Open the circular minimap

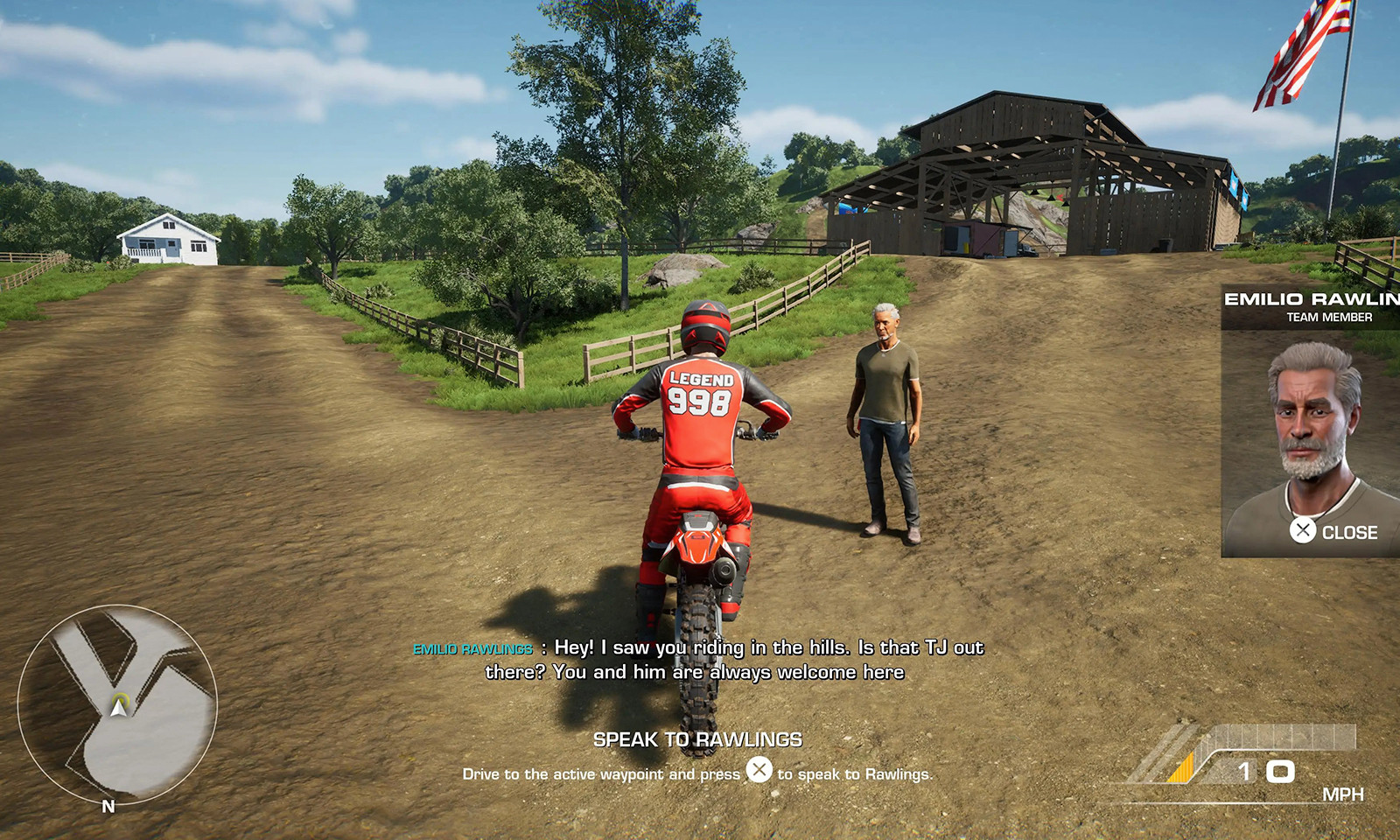tap(117, 704)
